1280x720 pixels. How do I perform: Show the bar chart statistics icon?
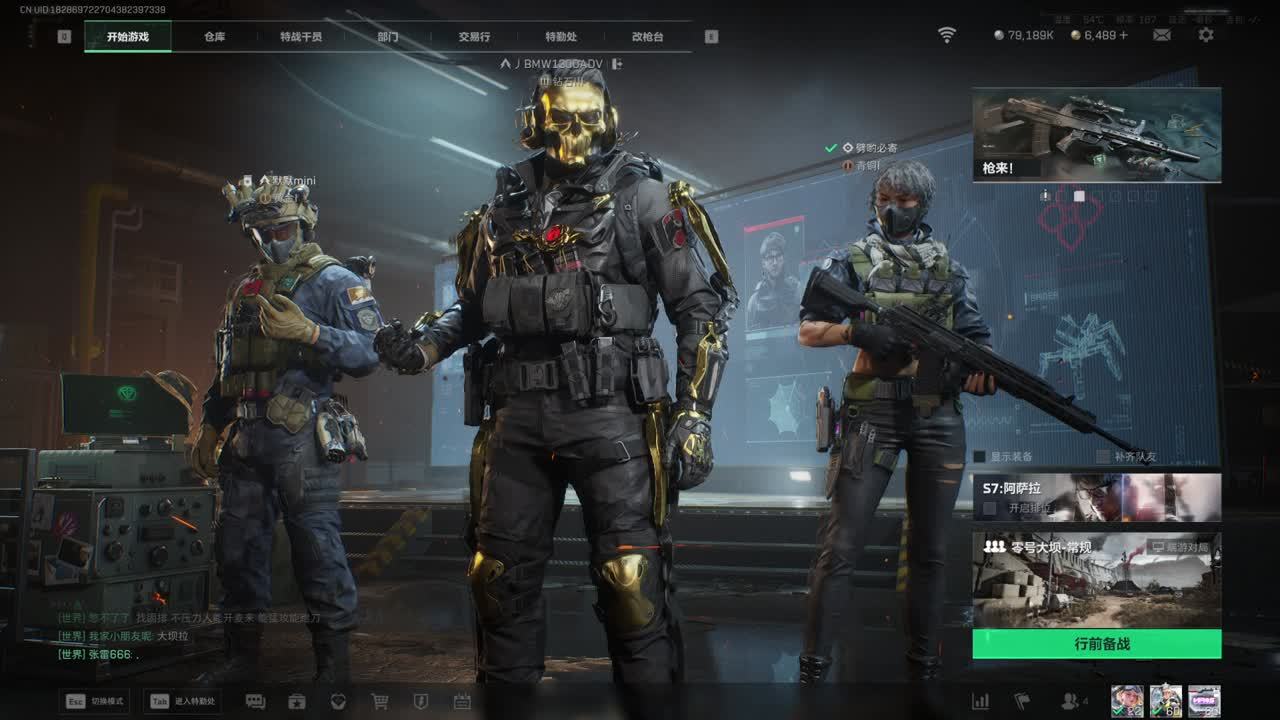(981, 702)
